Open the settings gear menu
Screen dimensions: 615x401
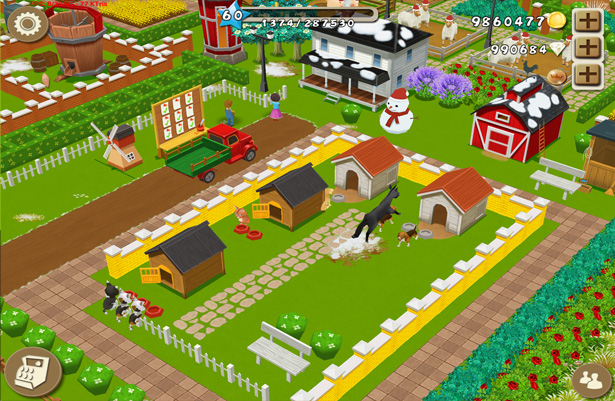(x=27, y=24)
